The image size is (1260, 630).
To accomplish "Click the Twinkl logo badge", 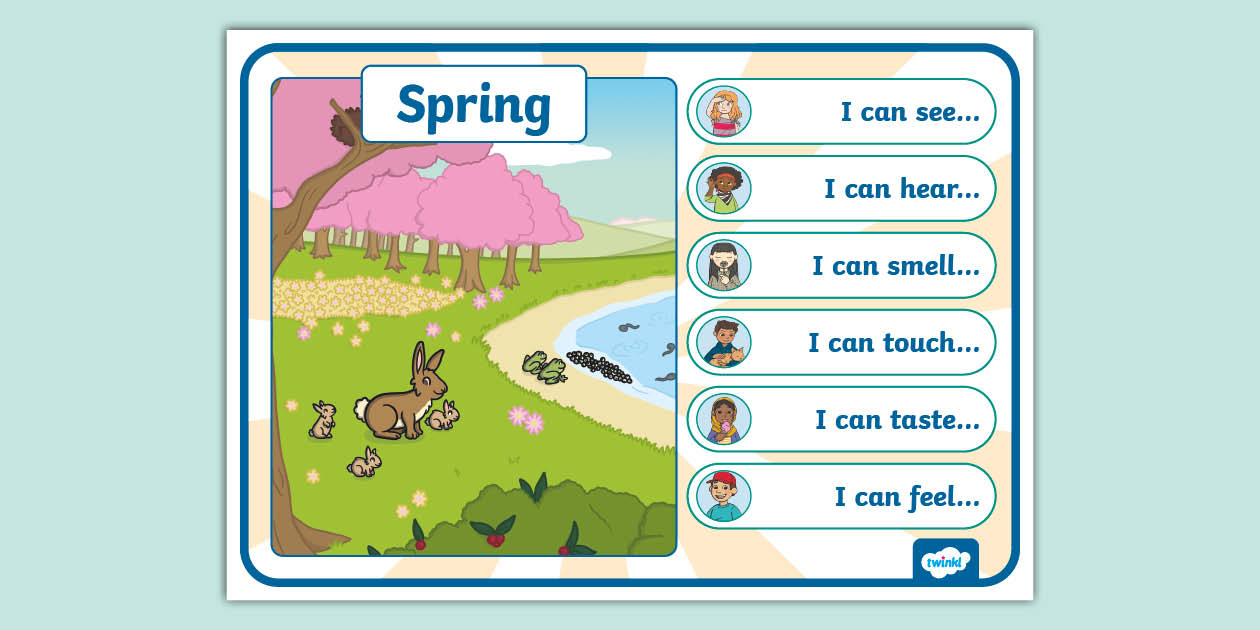I will tap(945, 561).
